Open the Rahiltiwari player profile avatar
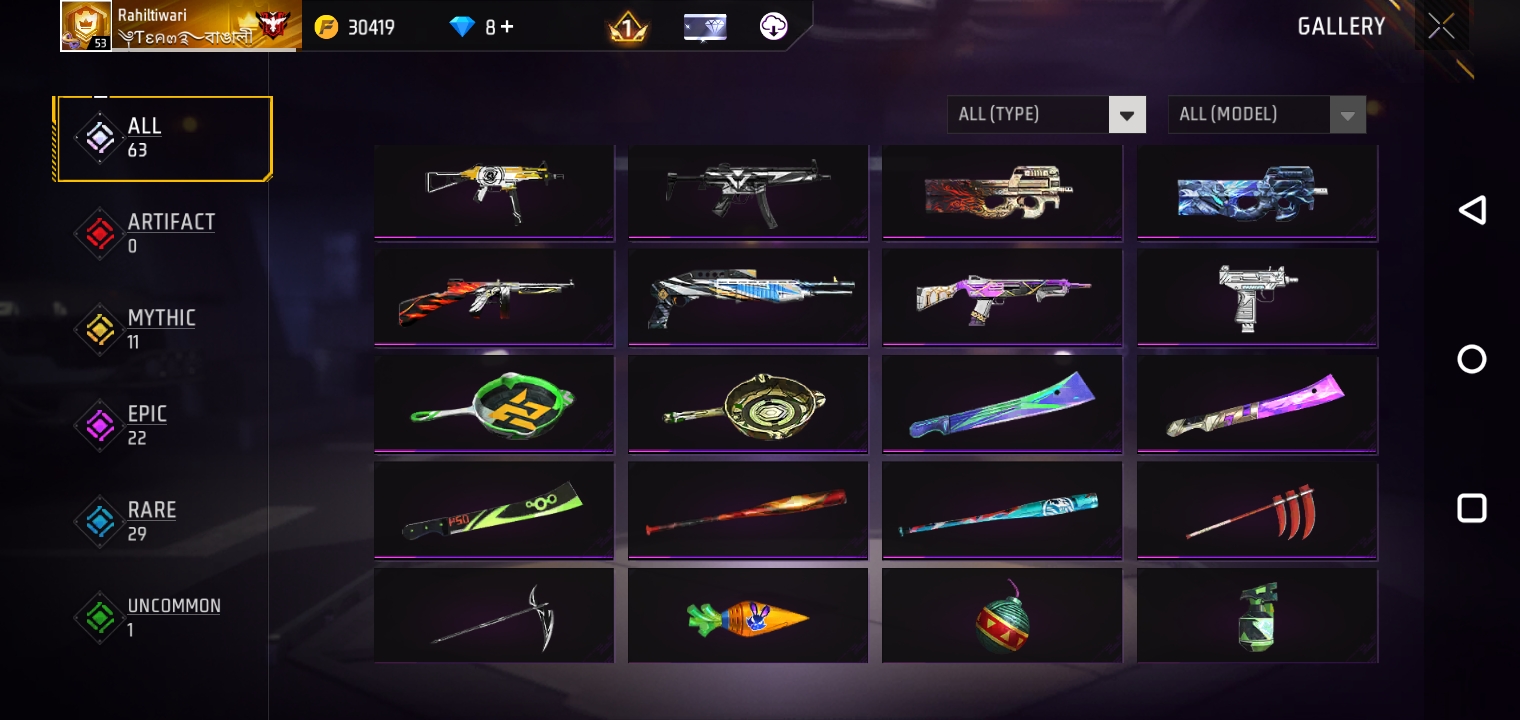Viewport: 1520px width, 720px height. (87, 25)
